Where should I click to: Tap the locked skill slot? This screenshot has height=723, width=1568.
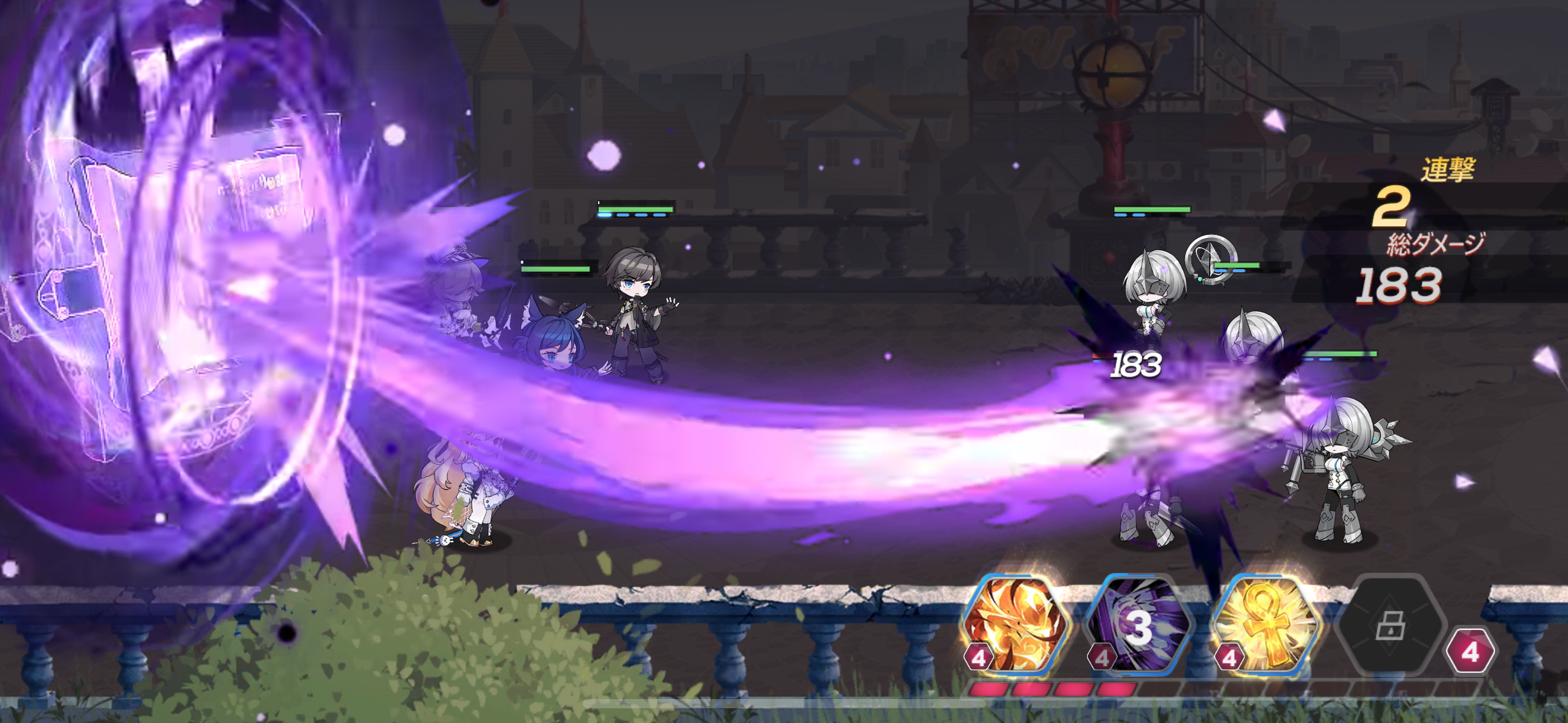pos(1391,625)
